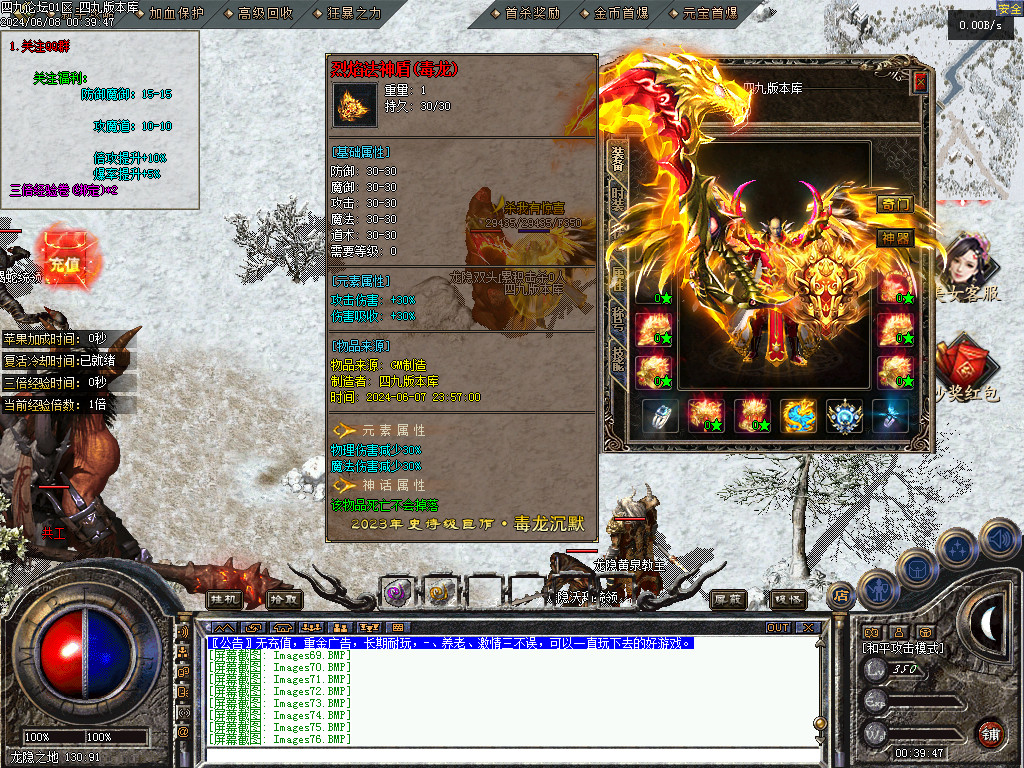This screenshot has height=768, width=1024.
Task: Click the red 铺 shop button
Action: pyautogui.click(x=990, y=731)
